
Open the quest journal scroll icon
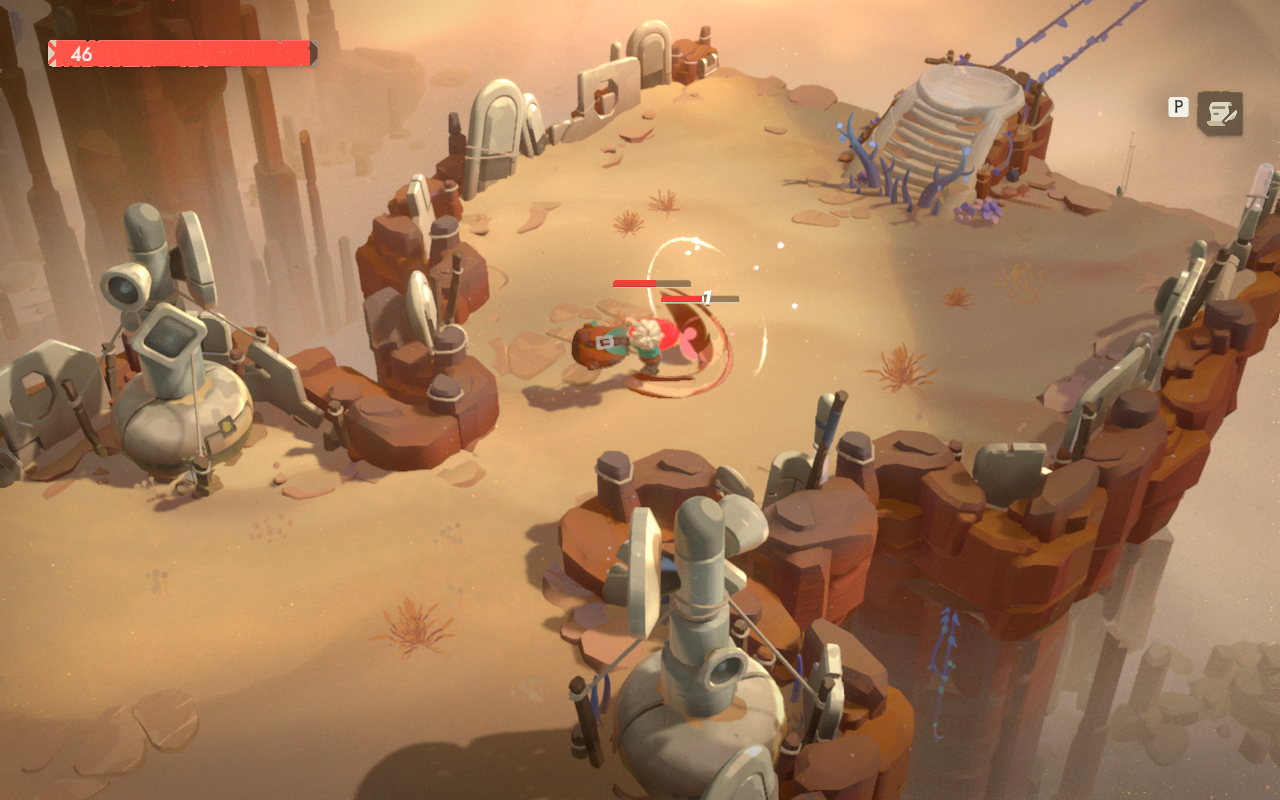pyautogui.click(x=1220, y=114)
